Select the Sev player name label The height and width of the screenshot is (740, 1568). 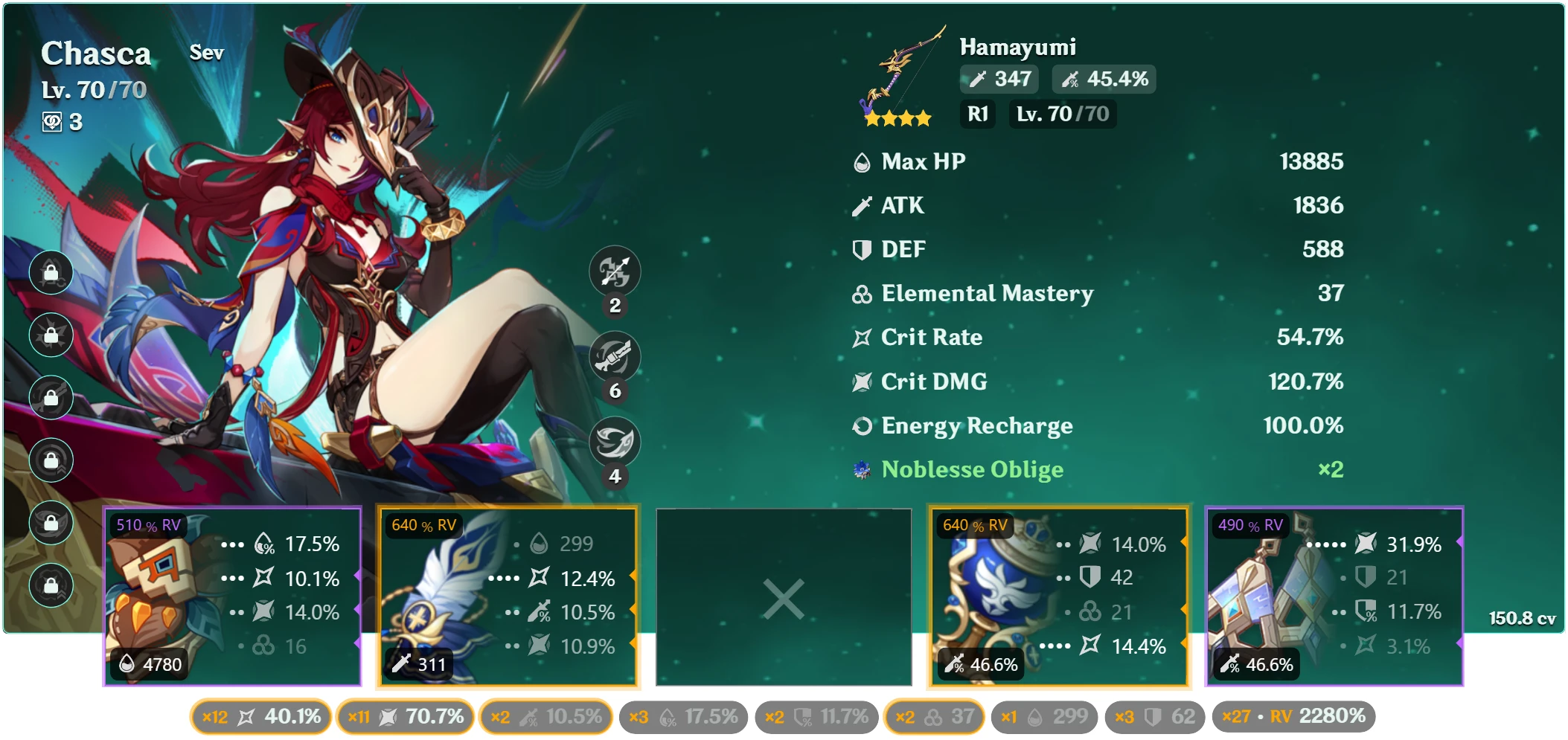point(207,54)
